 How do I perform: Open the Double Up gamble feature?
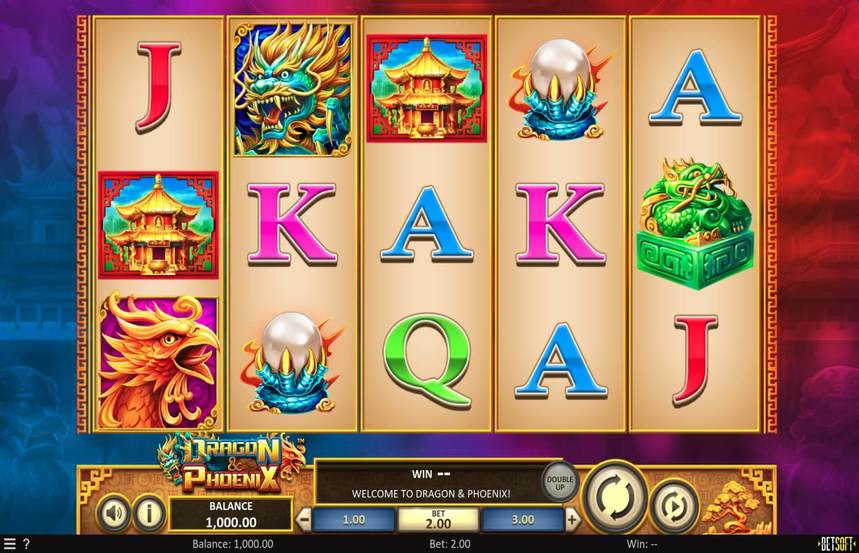click(560, 482)
